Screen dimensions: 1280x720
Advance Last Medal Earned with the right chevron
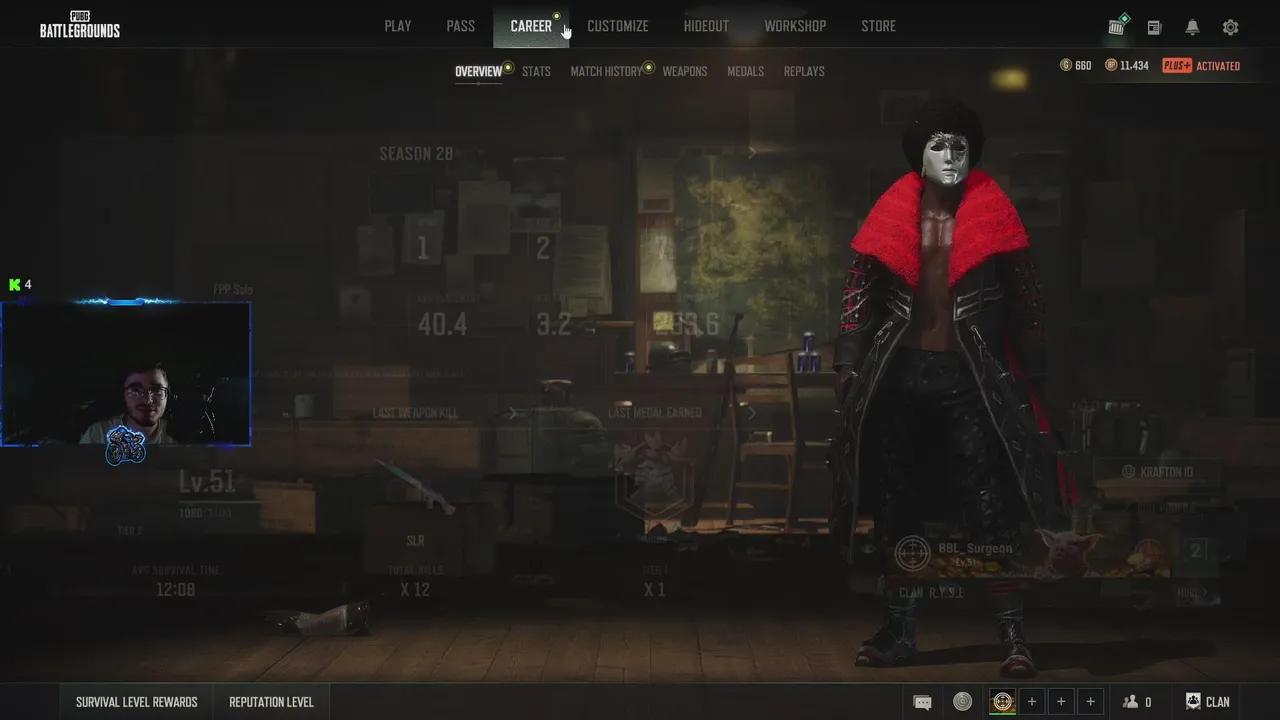pyautogui.click(x=751, y=412)
